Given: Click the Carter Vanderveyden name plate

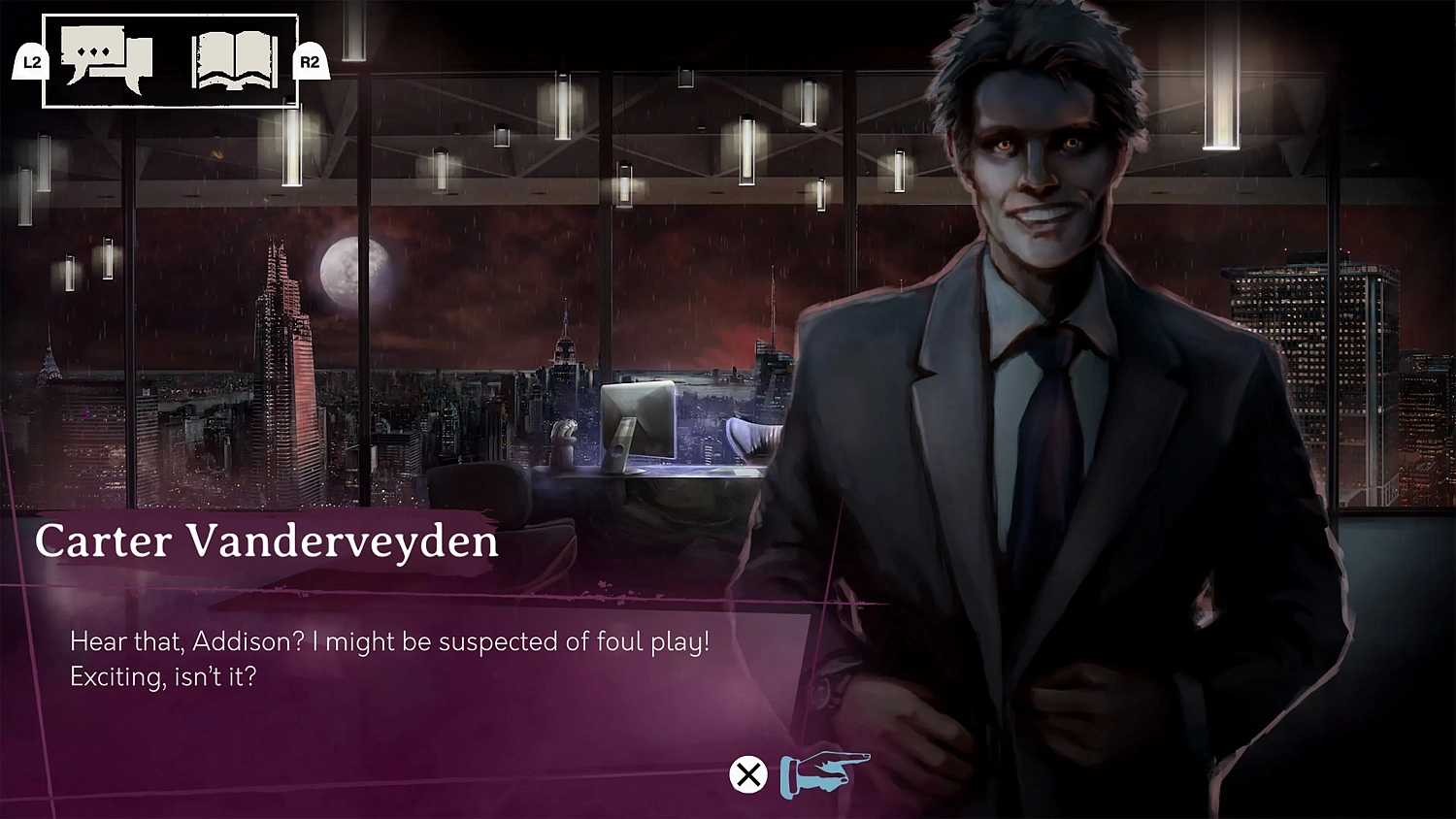Looking at the screenshot, I should tap(266, 541).
